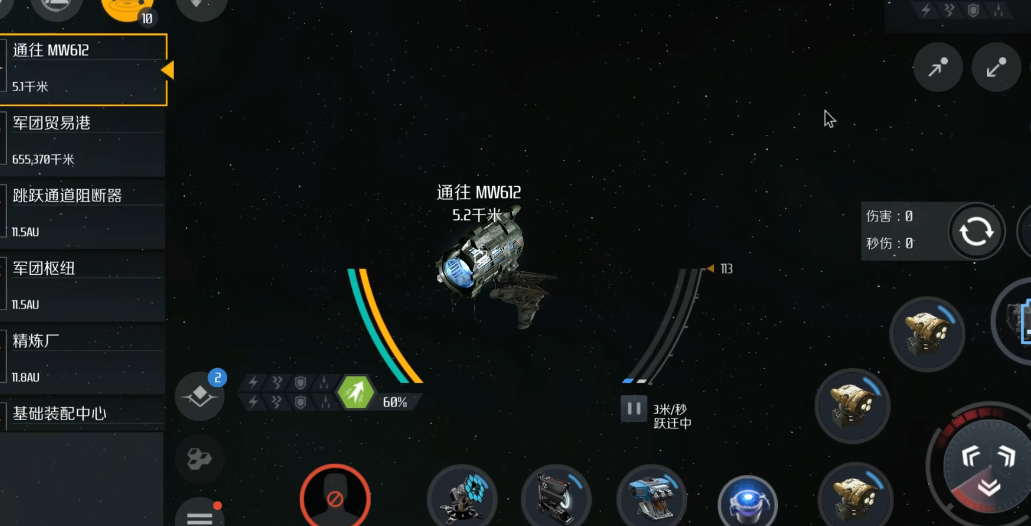Activate the glowing blue orb module
This screenshot has height=526, width=1031.
(x=747, y=502)
